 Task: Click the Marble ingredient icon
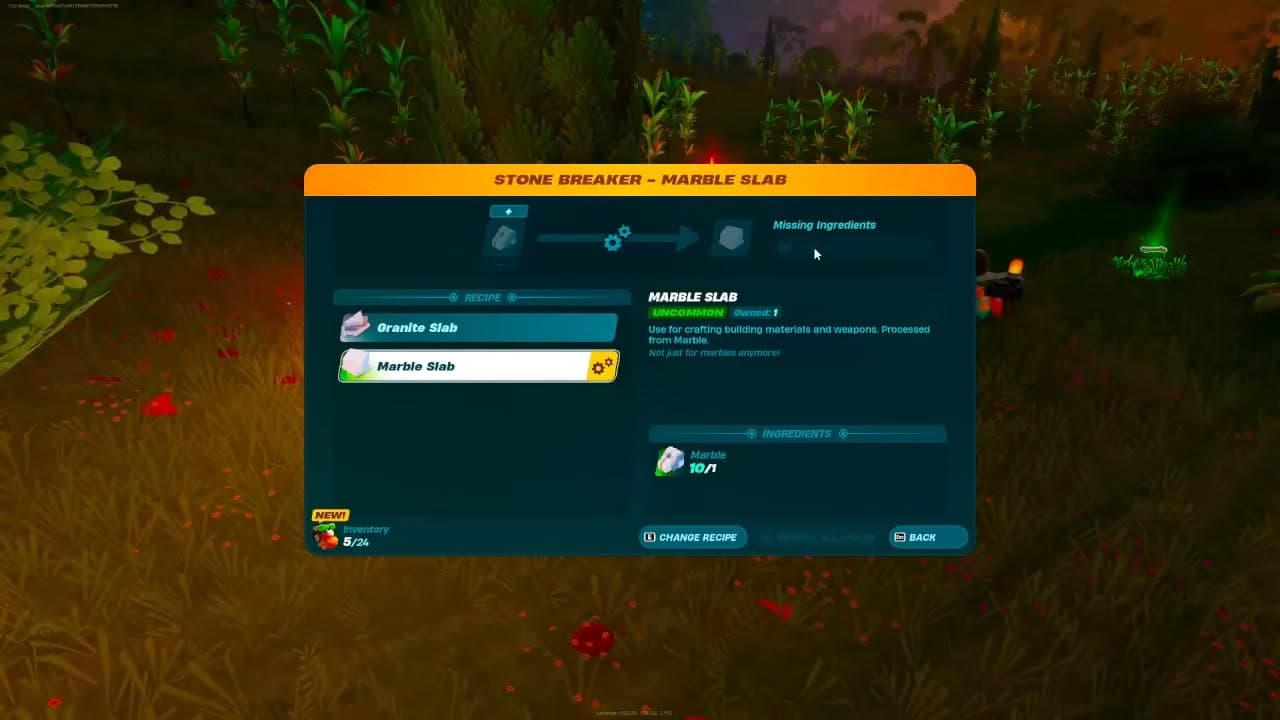(x=670, y=461)
